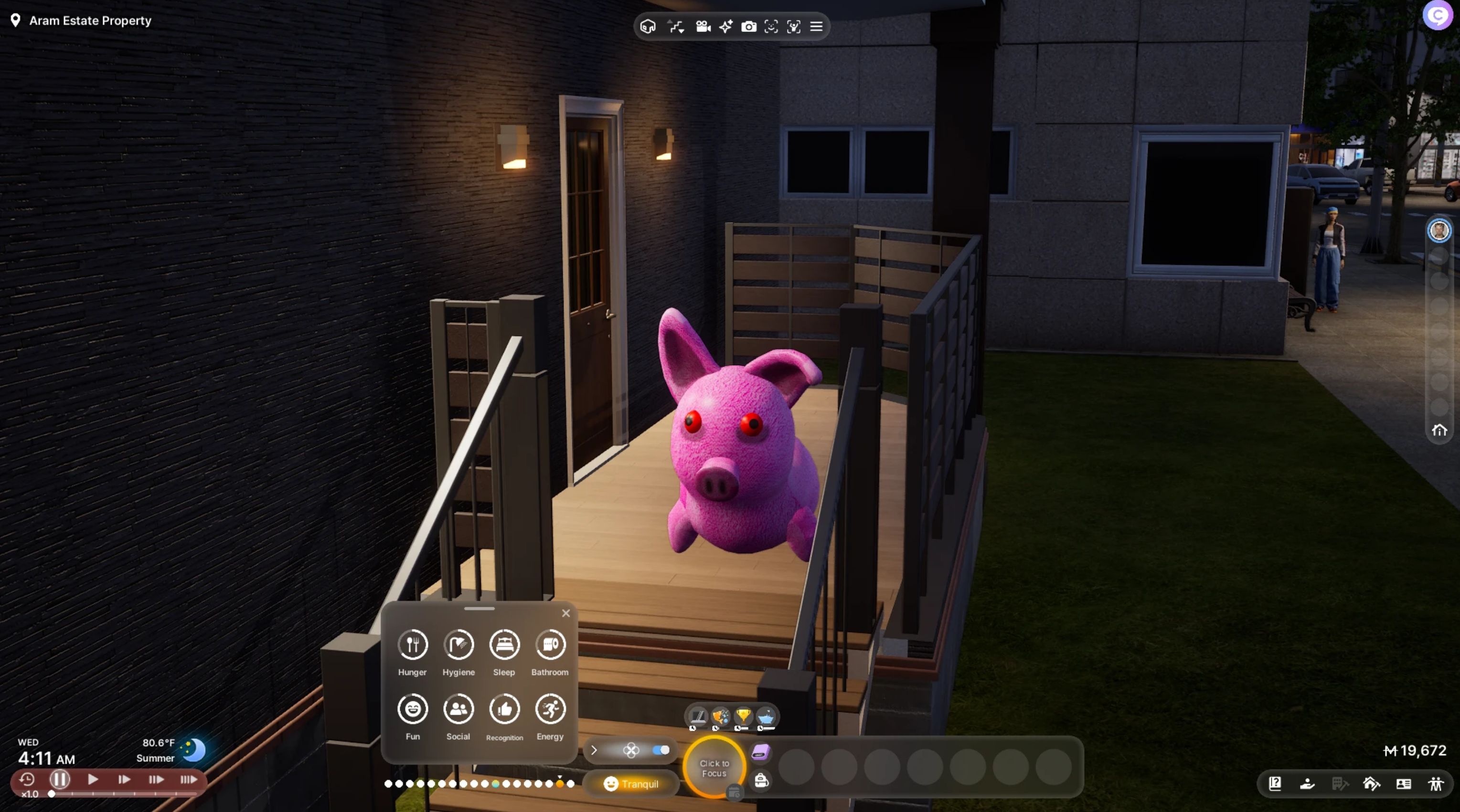1460x812 pixels.
Task: Open the hamburger main menu
Action: (816, 27)
